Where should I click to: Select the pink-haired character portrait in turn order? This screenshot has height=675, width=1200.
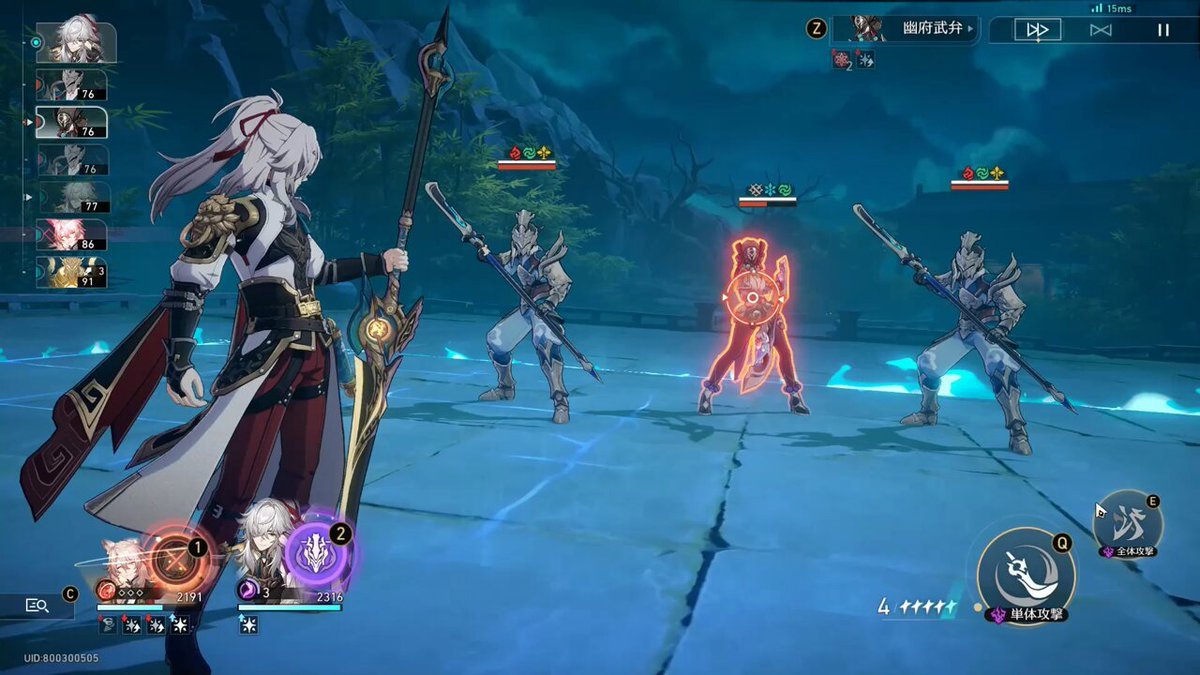pos(70,235)
